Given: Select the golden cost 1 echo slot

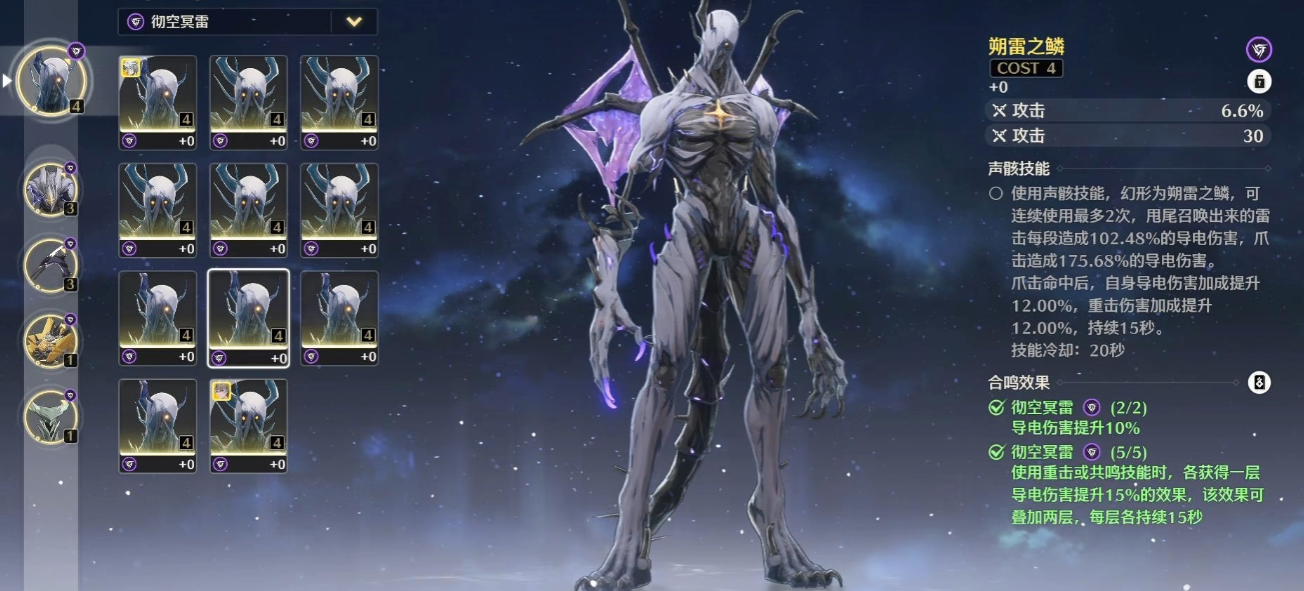Looking at the screenshot, I should coord(49,339).
